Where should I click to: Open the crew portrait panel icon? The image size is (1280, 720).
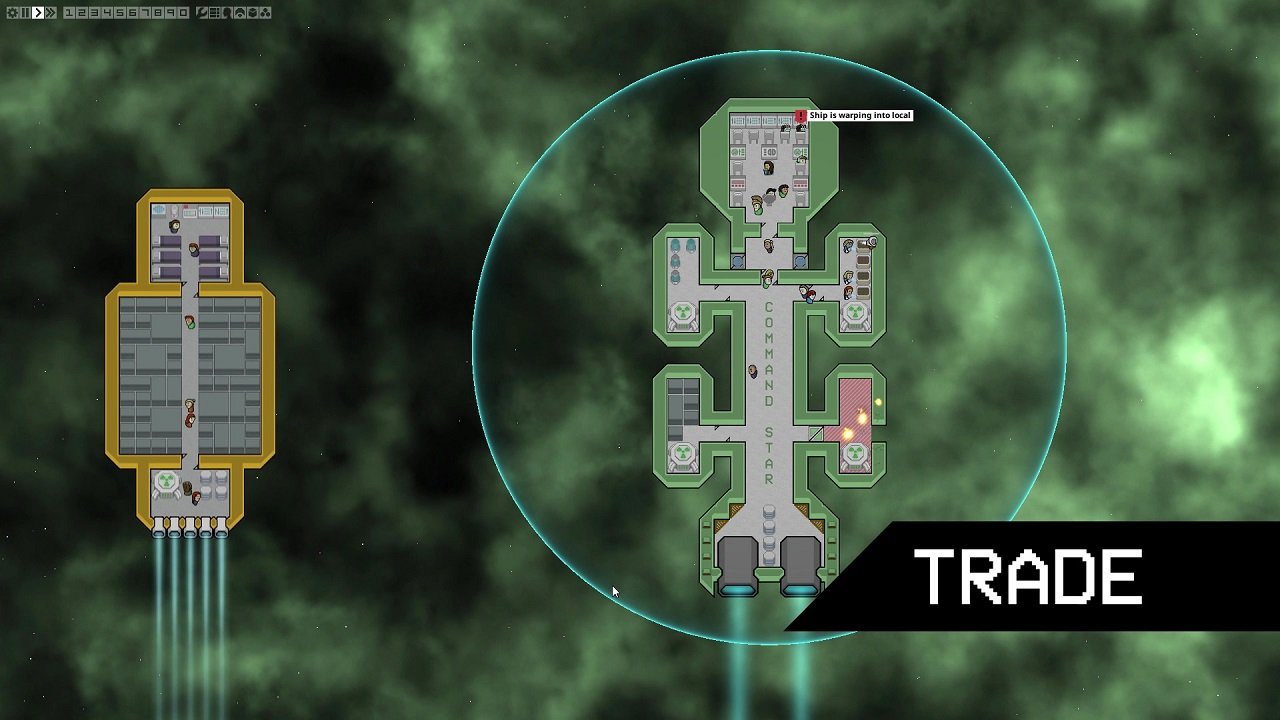click(x=228, y=13)
